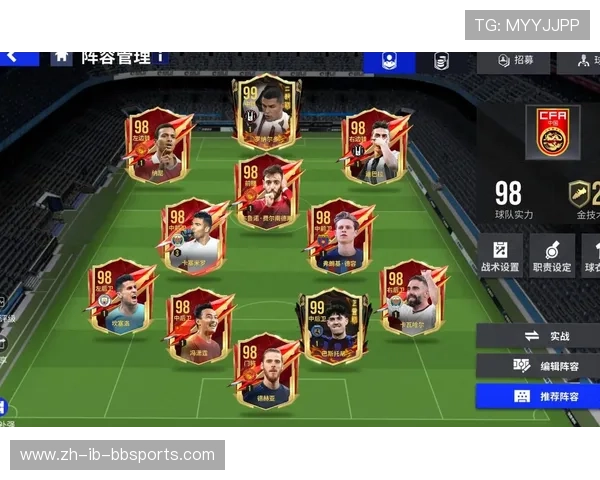Pick the 98-rated right-back card
This screenshot has height=480, width=600.
pos(412,297)
